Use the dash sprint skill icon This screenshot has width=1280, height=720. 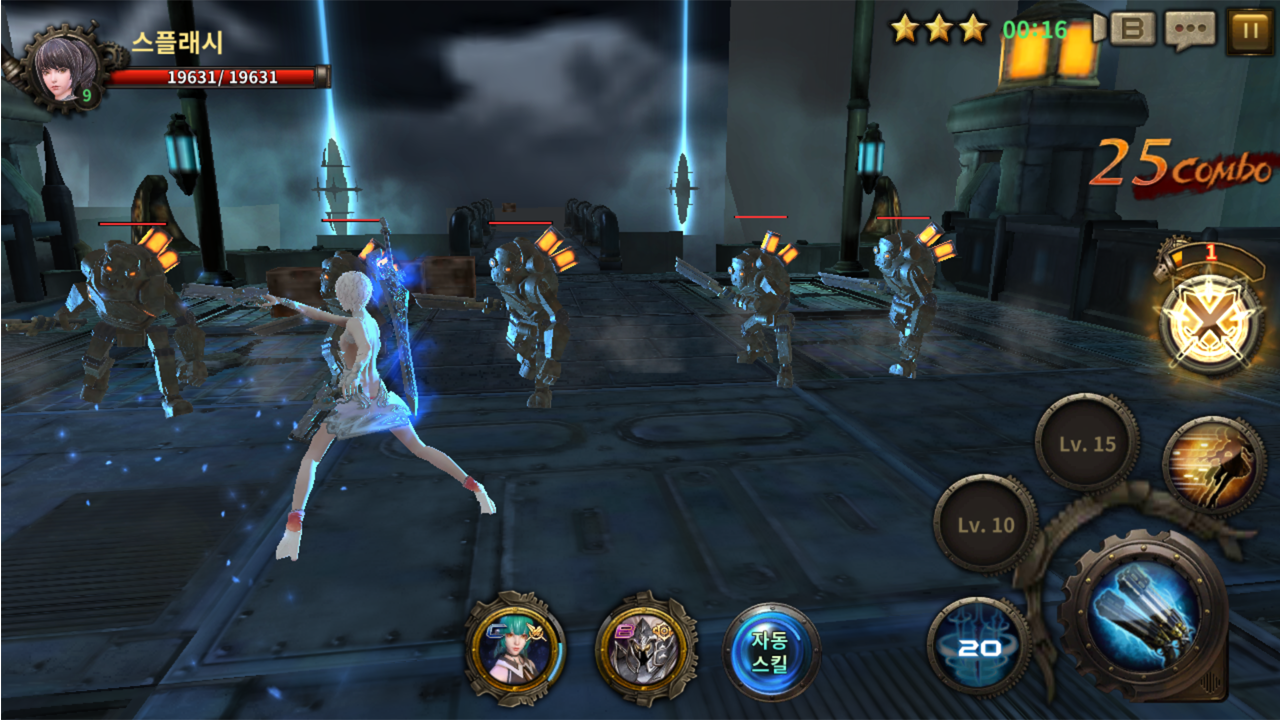click(1214, 465)
